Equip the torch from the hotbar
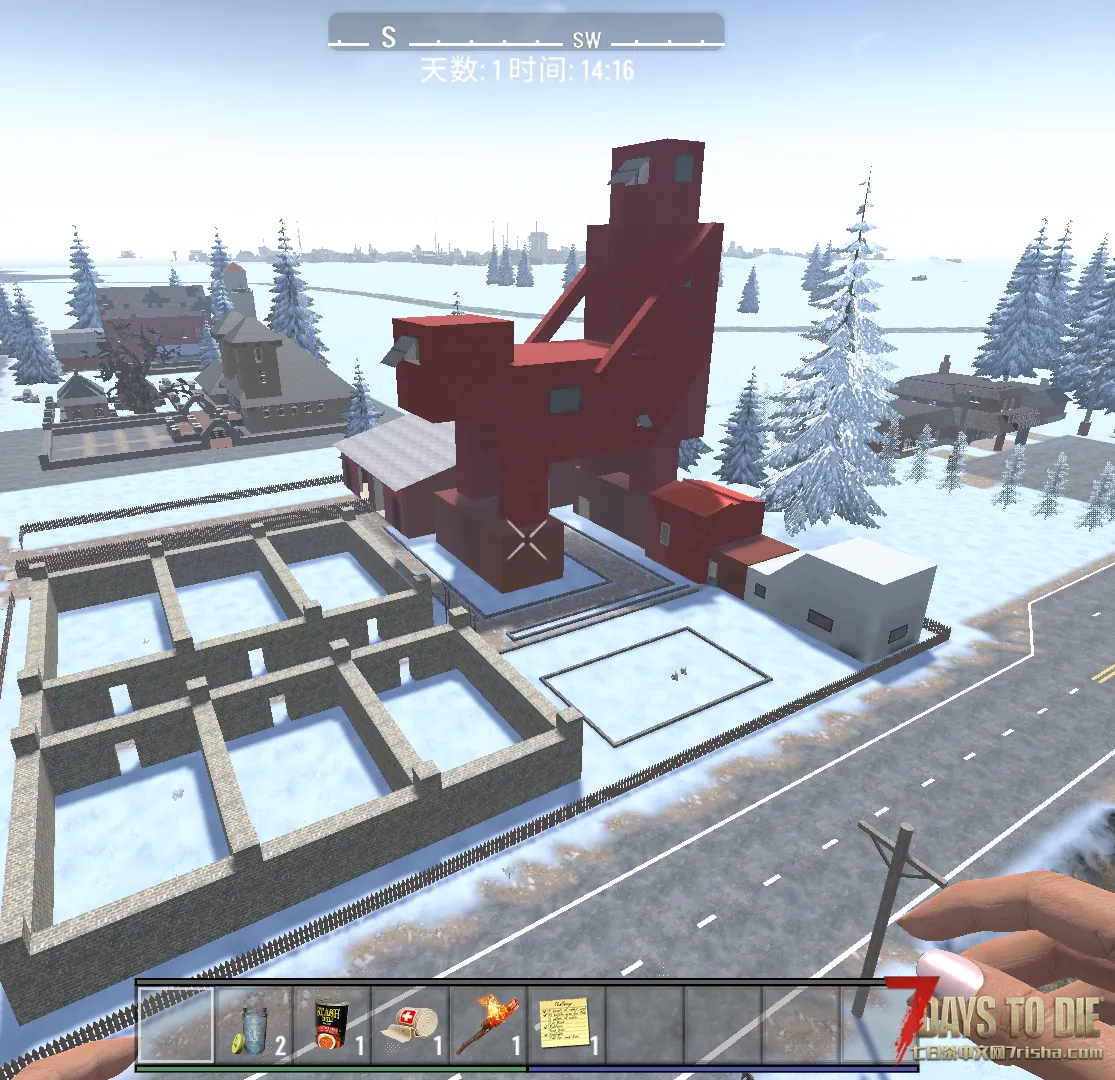This screenshot has height=1080, width=1115. pyautogui.click(x=488, y=1025)
